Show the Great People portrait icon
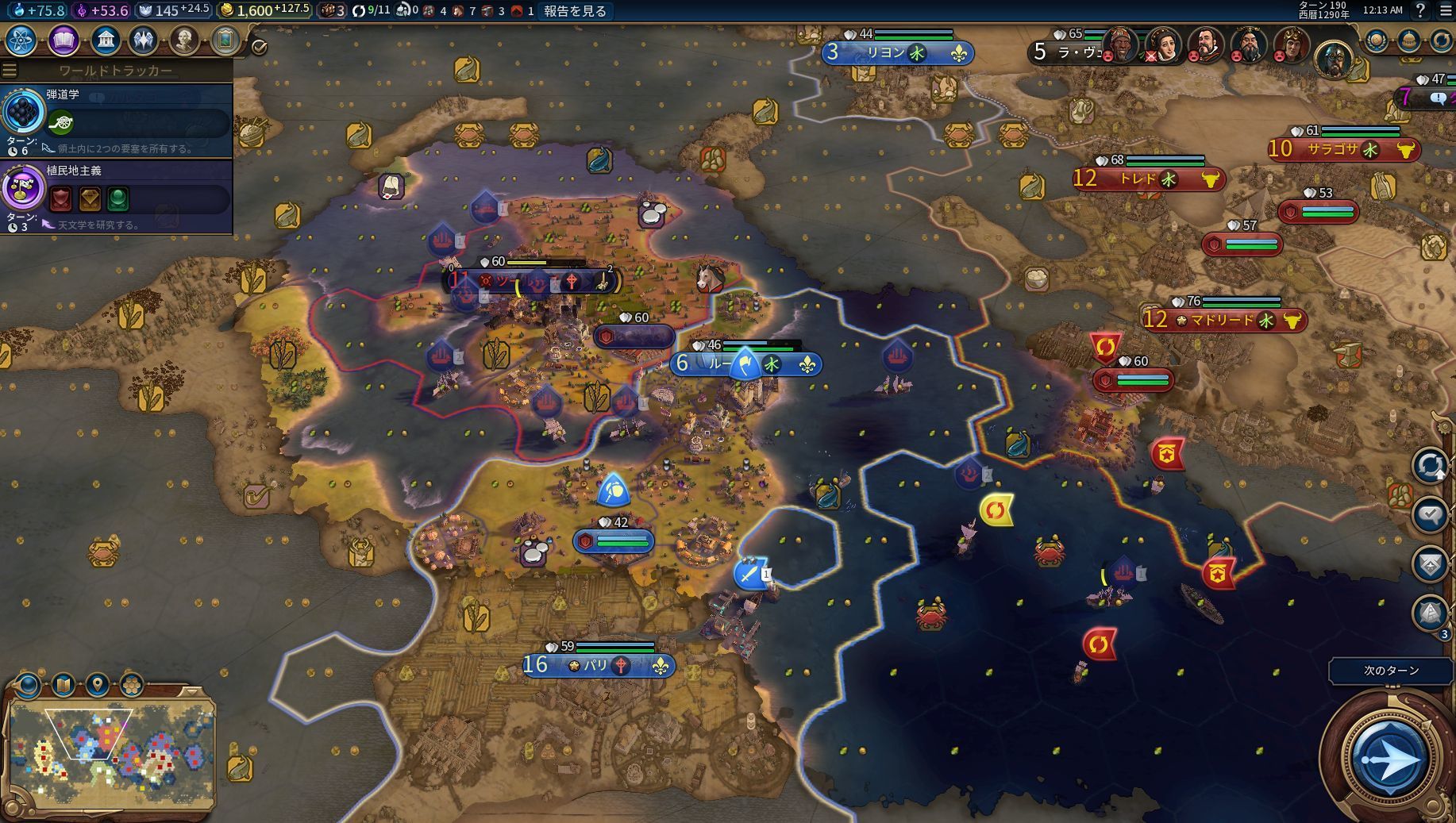This screenshot has height=823, width=1456. coord(184,40)
